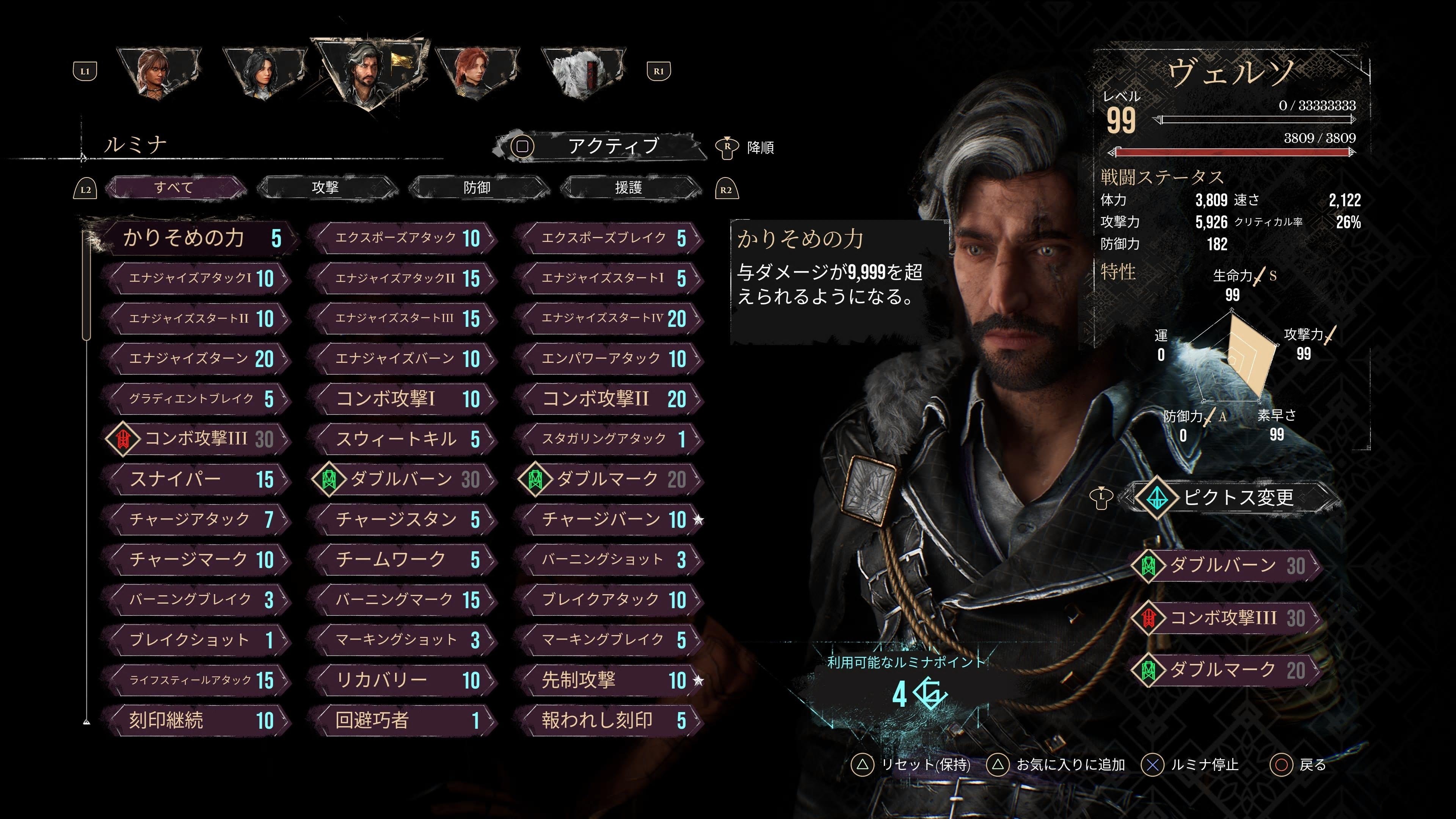This screenshot has height=819, width=1456.
Task: Show the すべて Lumina list tab
Action: point(174,188)
